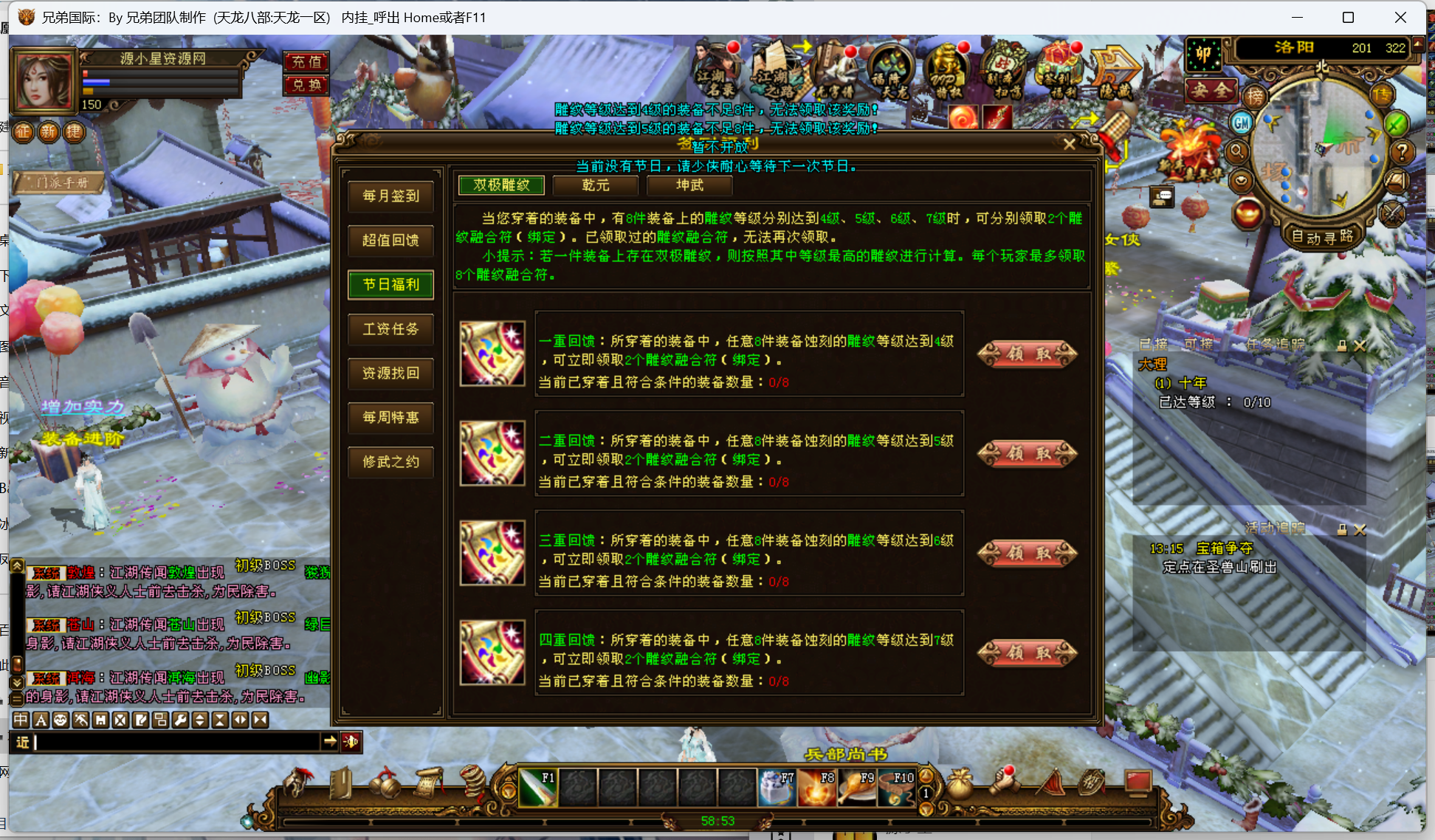Switch to the 坤武 tab
This screenshot has height=840, width=1435.
point(689,185)
